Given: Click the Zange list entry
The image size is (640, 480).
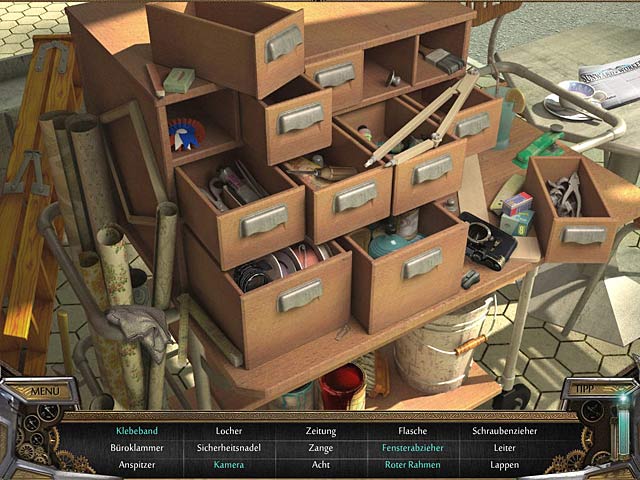Looking at the screenshot, I should tap(320, 447).
